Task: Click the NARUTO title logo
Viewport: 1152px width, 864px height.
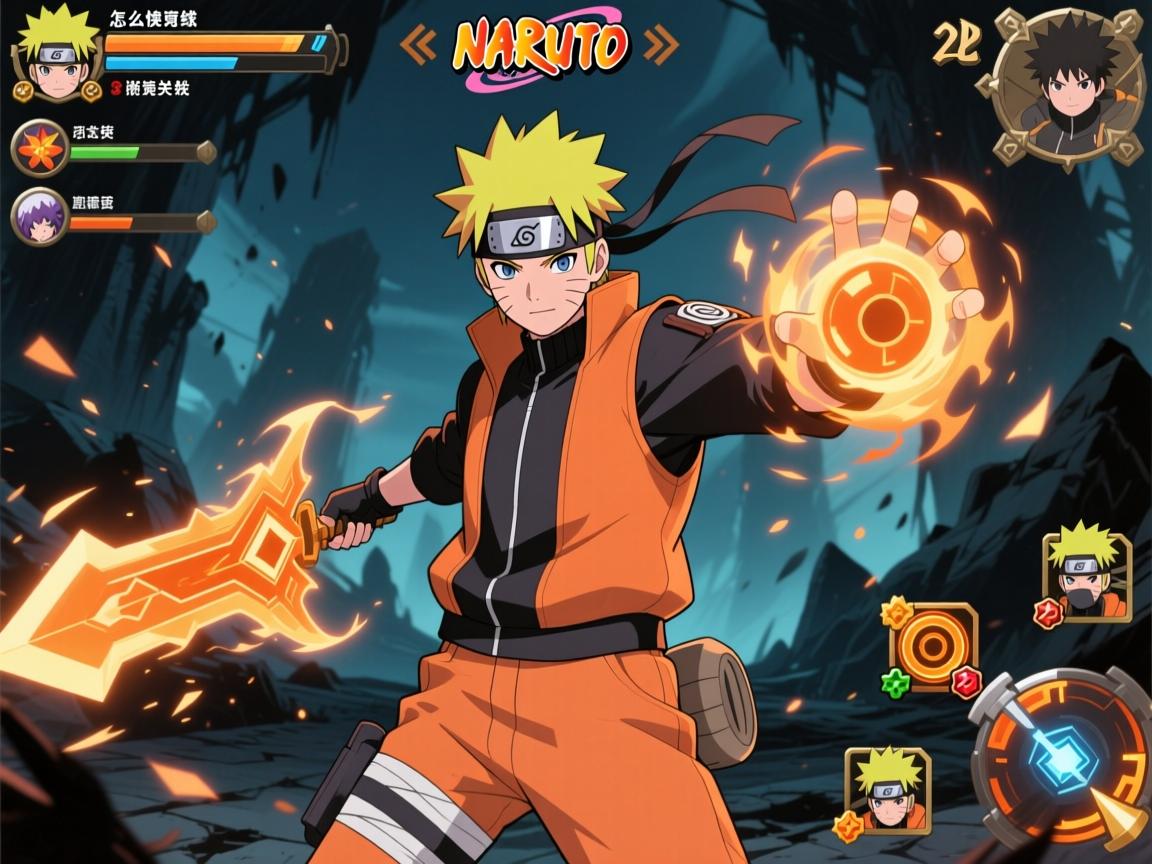Action: 540,45
